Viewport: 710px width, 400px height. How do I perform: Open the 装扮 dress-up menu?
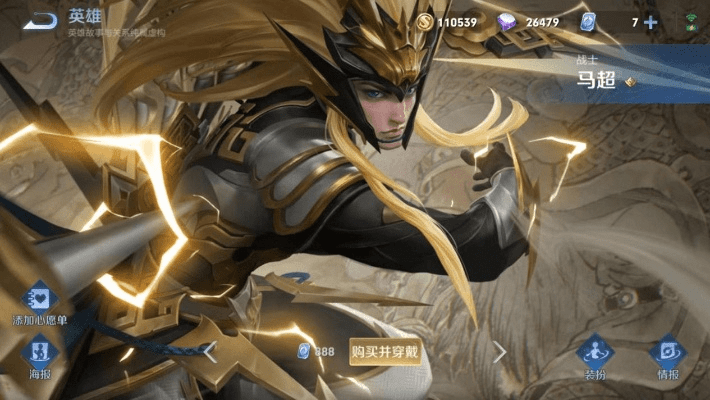click(595, 353)
